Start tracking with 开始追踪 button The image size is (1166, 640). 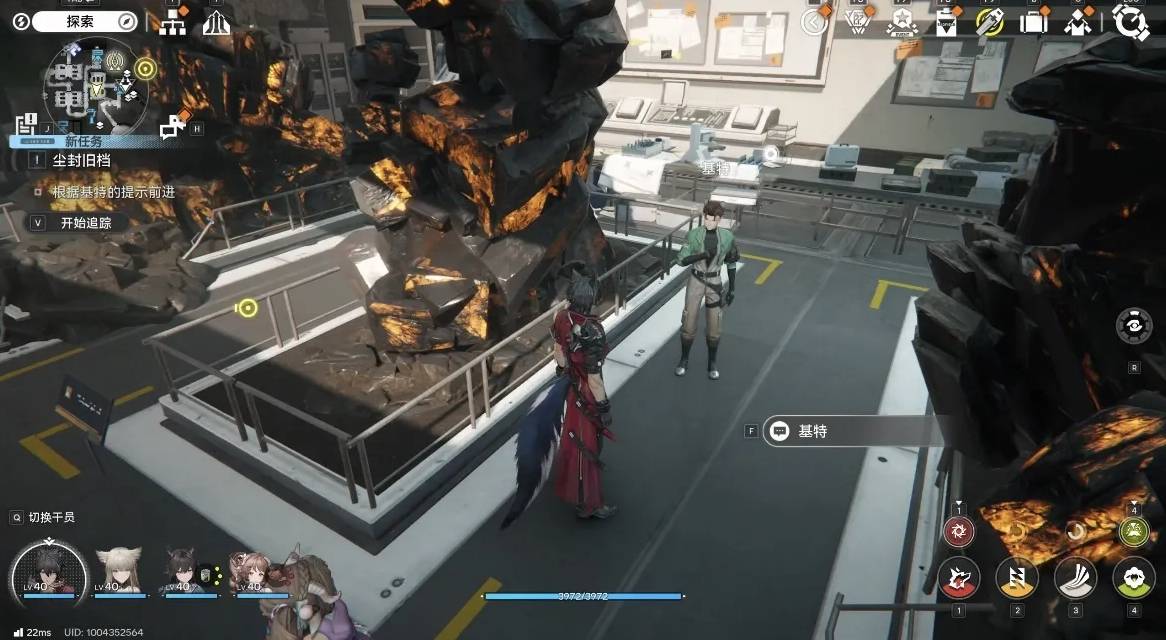pyautogui.click(x=85, y=223)
